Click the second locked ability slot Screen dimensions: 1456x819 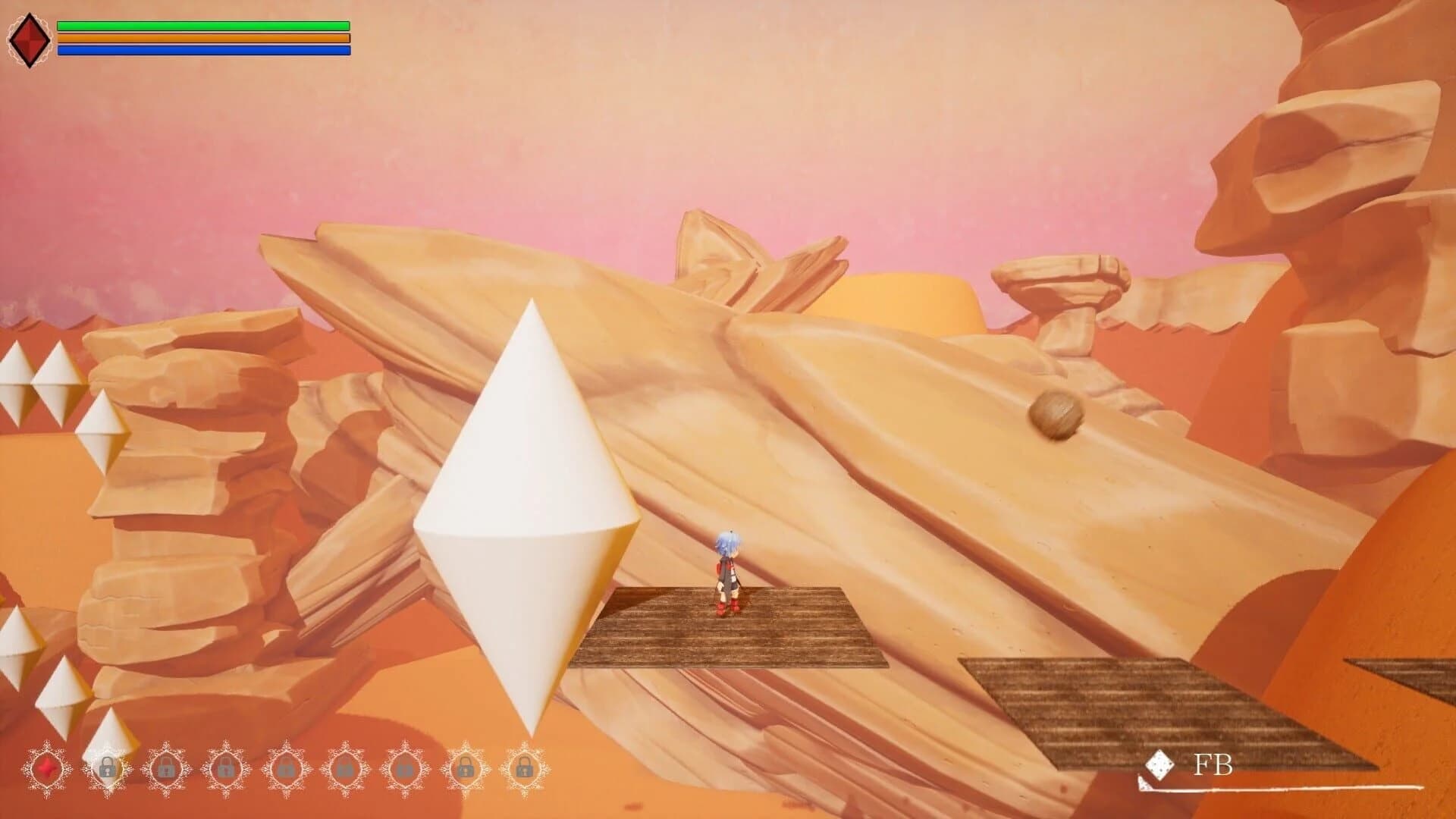pos(167,767)
